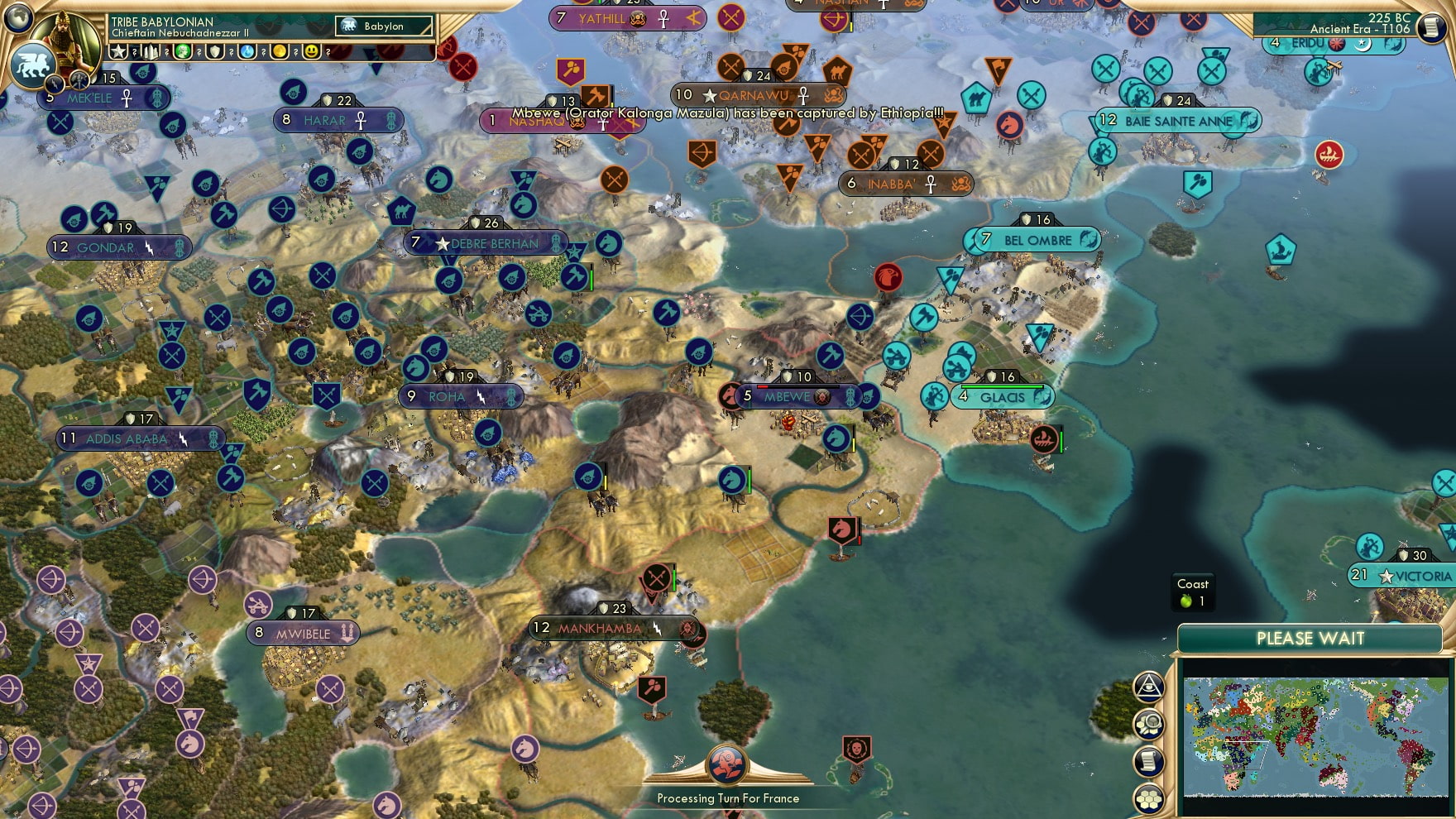Open the globe view icon in the top-left corner
The width and height of the screenshot is (1456, 819).
pos(17,19)
